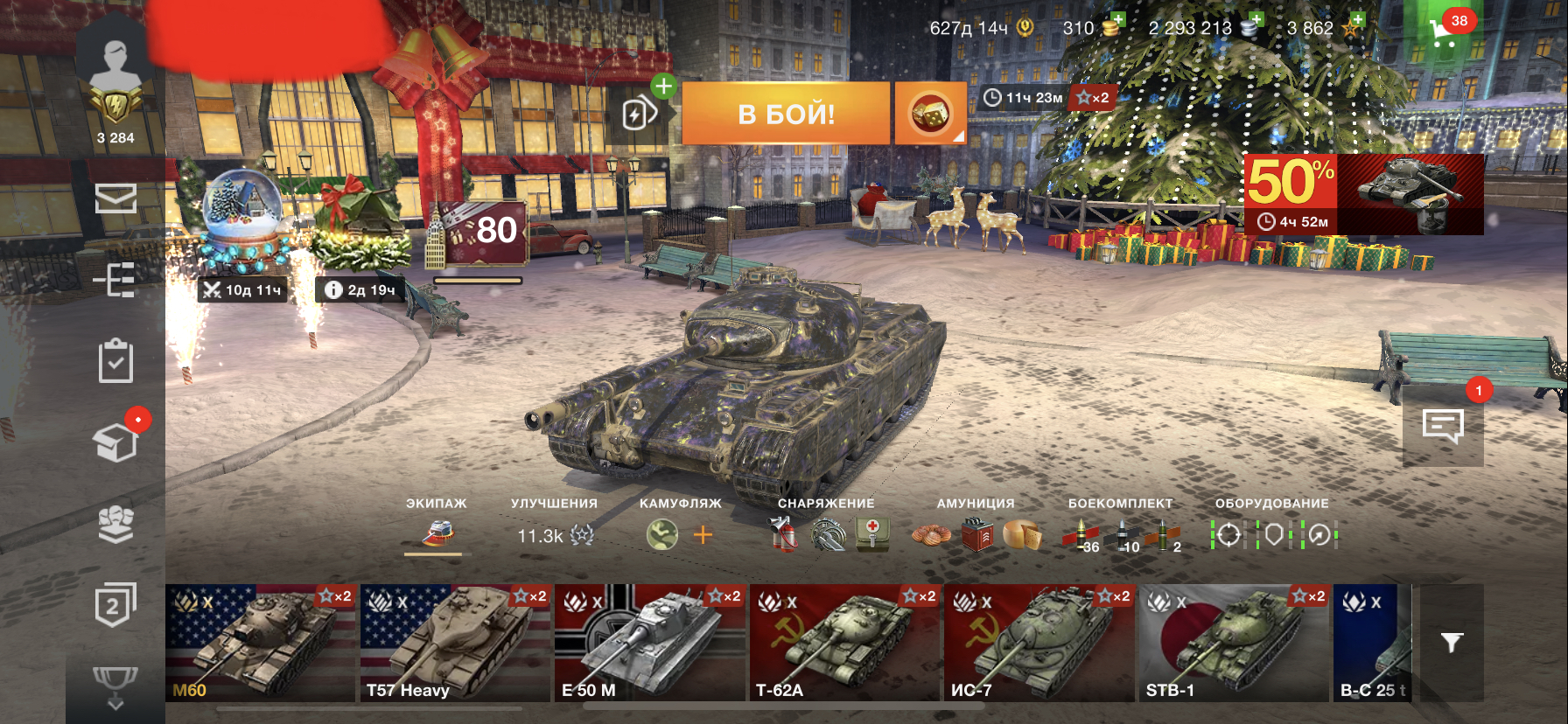
Task: Select the ИС-7 tank
Action: tap(1039, 643)
